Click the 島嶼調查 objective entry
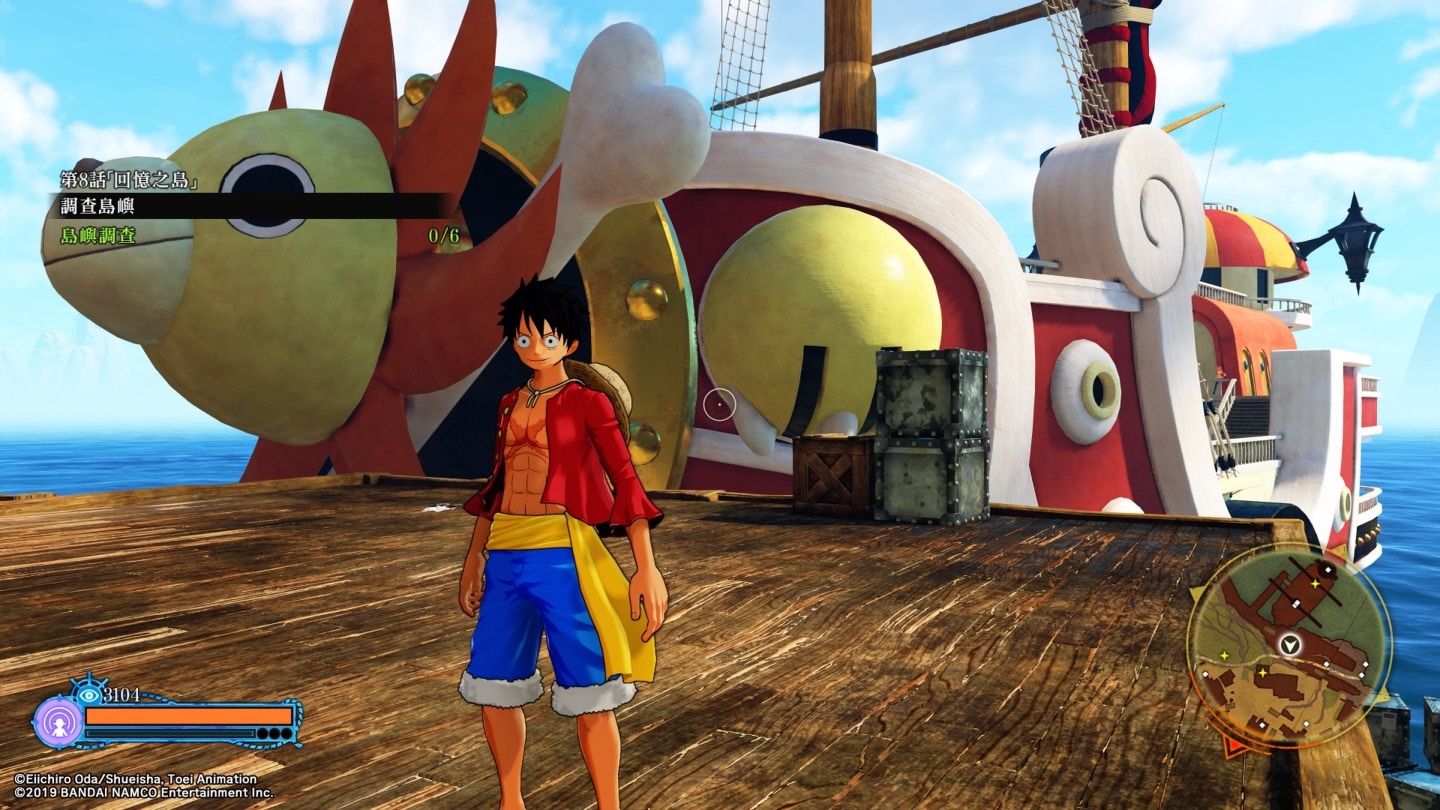This screenshot has width=1440, height=810. coord(98,236)
